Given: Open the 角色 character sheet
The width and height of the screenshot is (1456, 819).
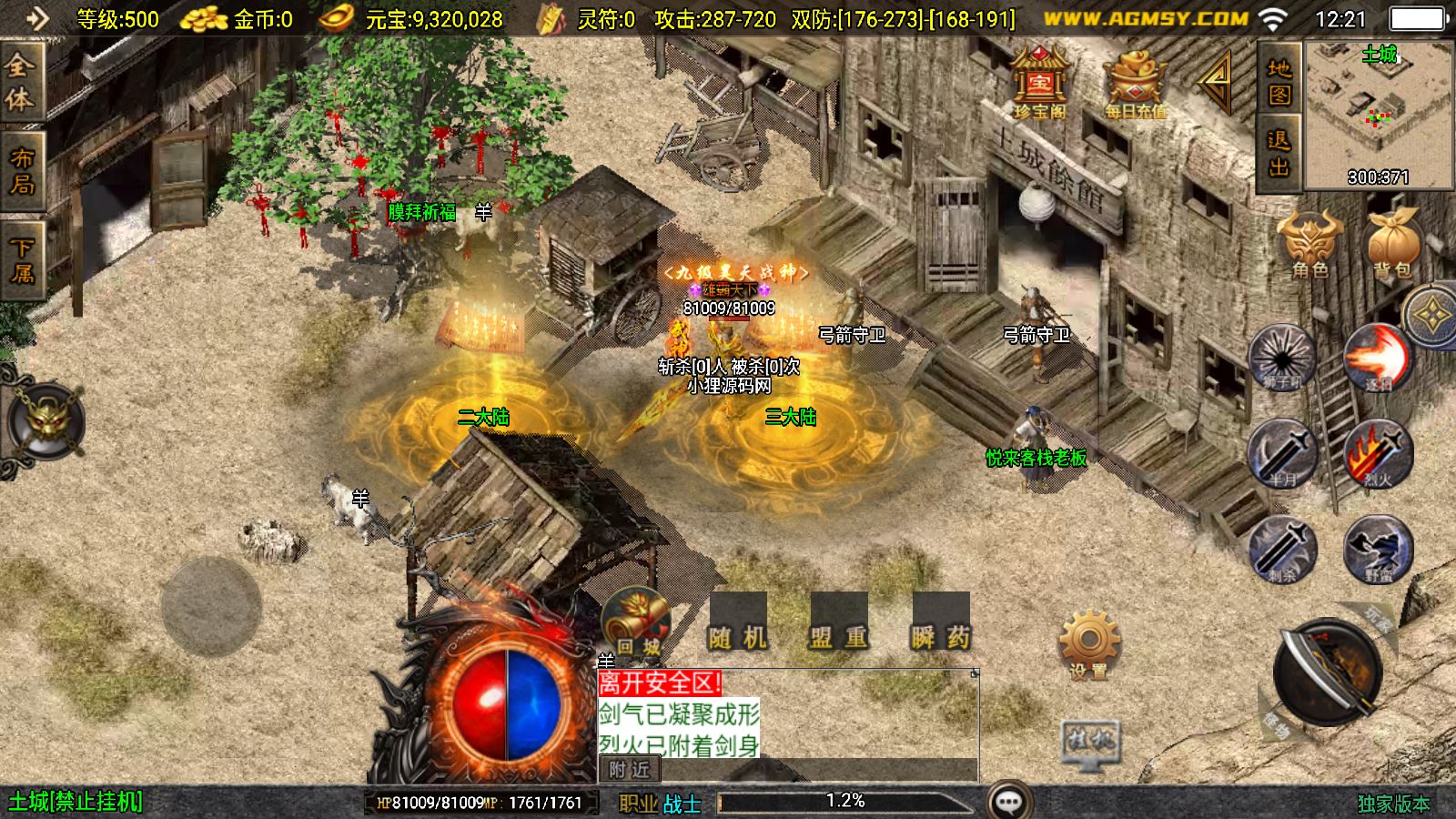Looking at the screenshot, I should [1309, 243].
